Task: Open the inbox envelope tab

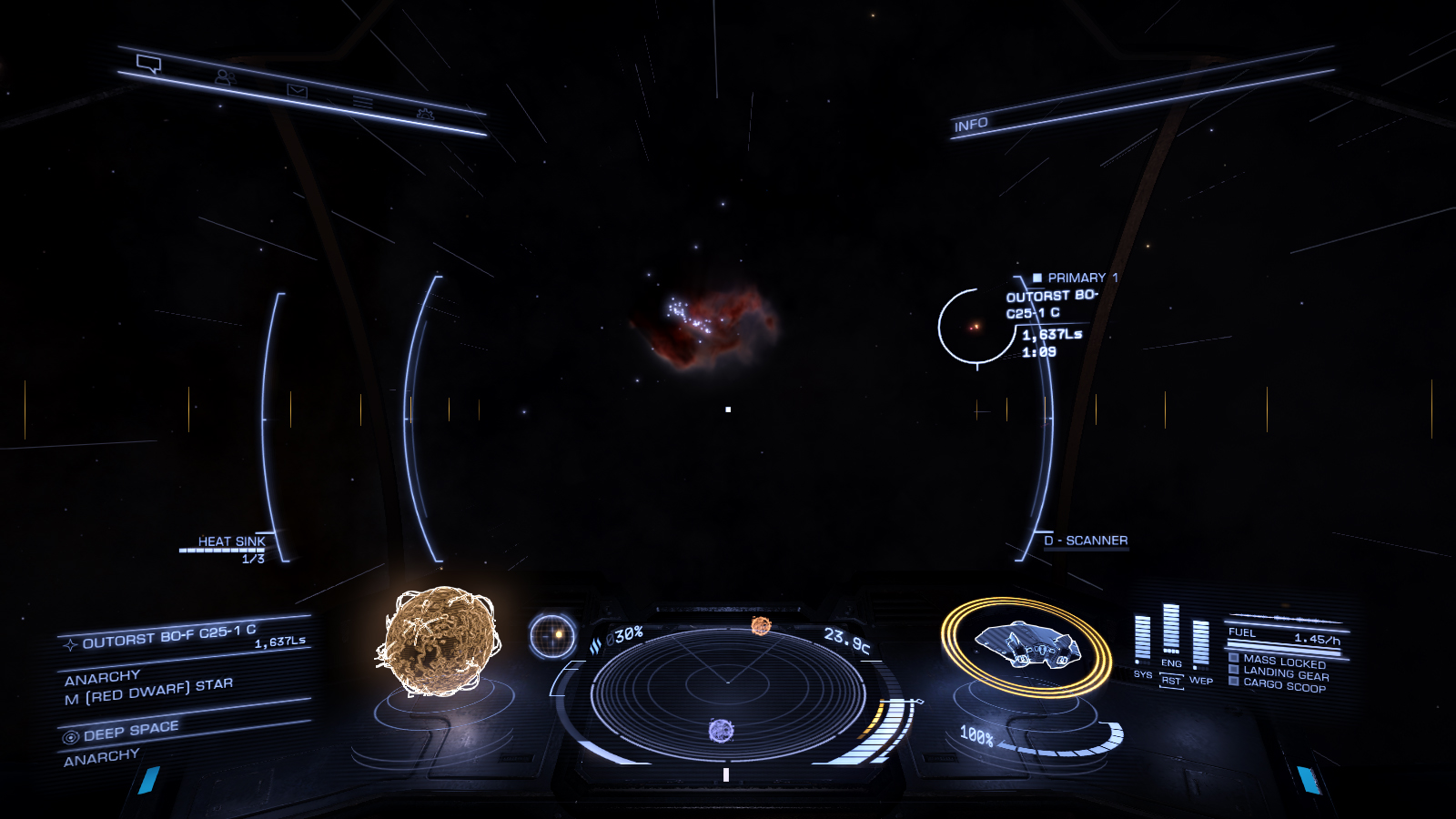Action: pos(298,90)
